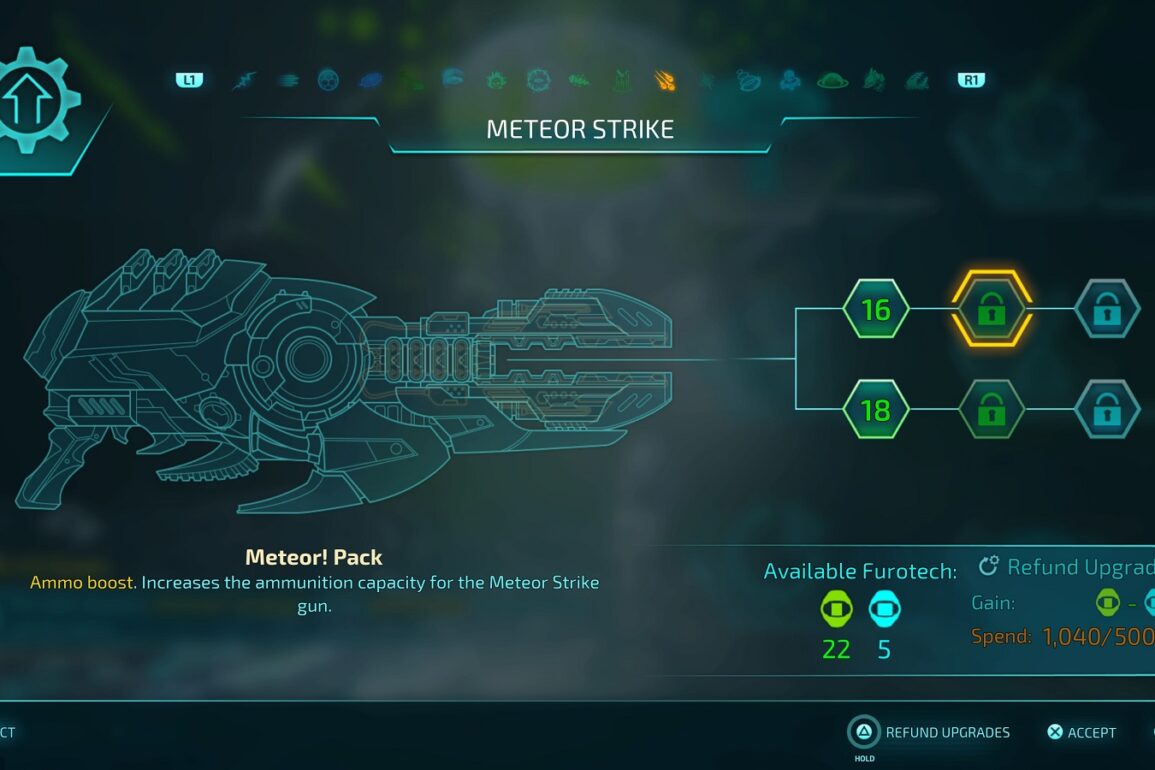Screen dimensions: 1155x770
Task: Switch to the lightning bolt weapon
Action: pos(244,80)
